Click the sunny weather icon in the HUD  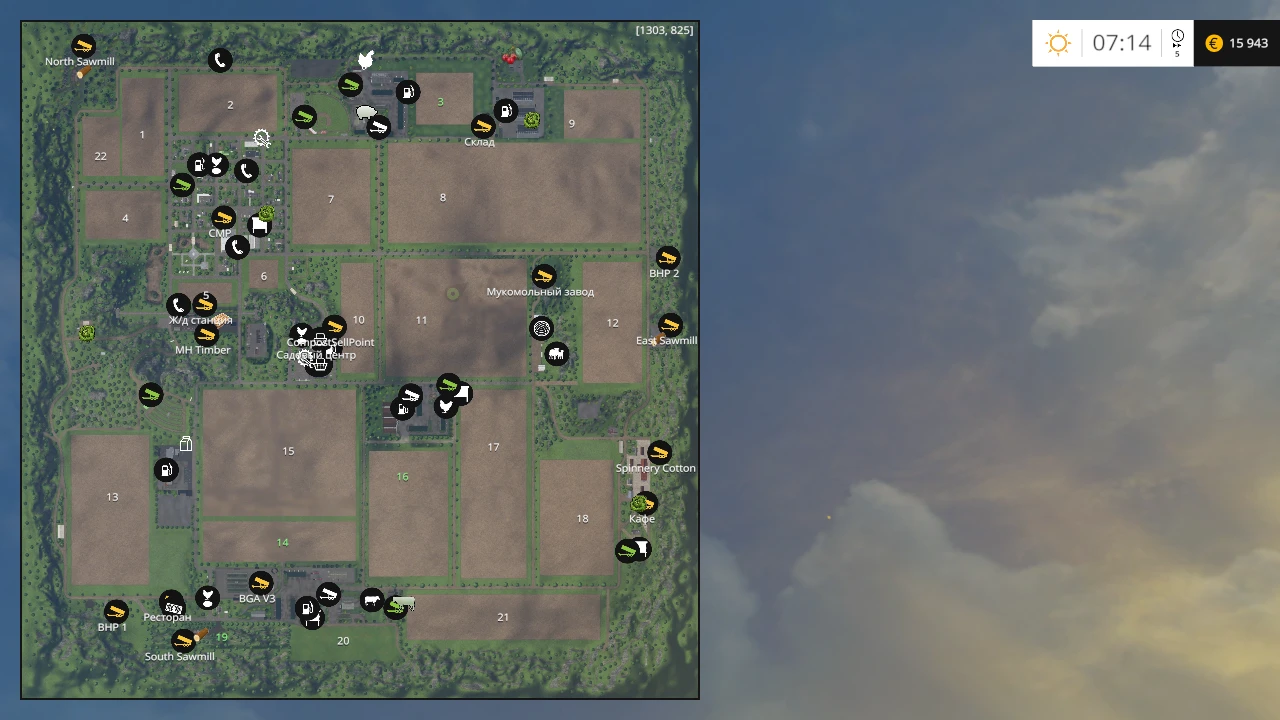pyautogui.click(x=1058, y=43)
